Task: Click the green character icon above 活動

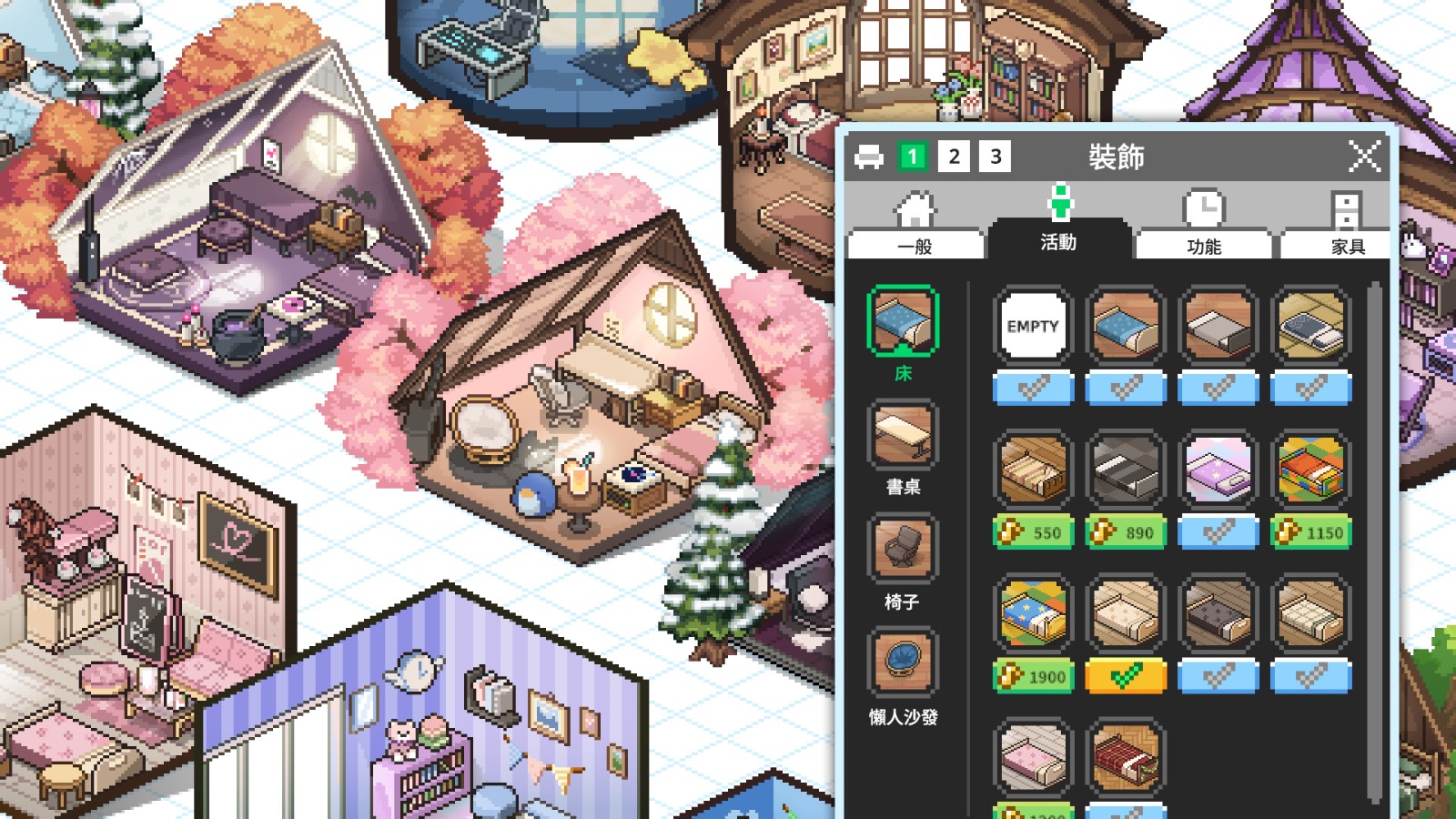Action: (x=1061, y=202)
